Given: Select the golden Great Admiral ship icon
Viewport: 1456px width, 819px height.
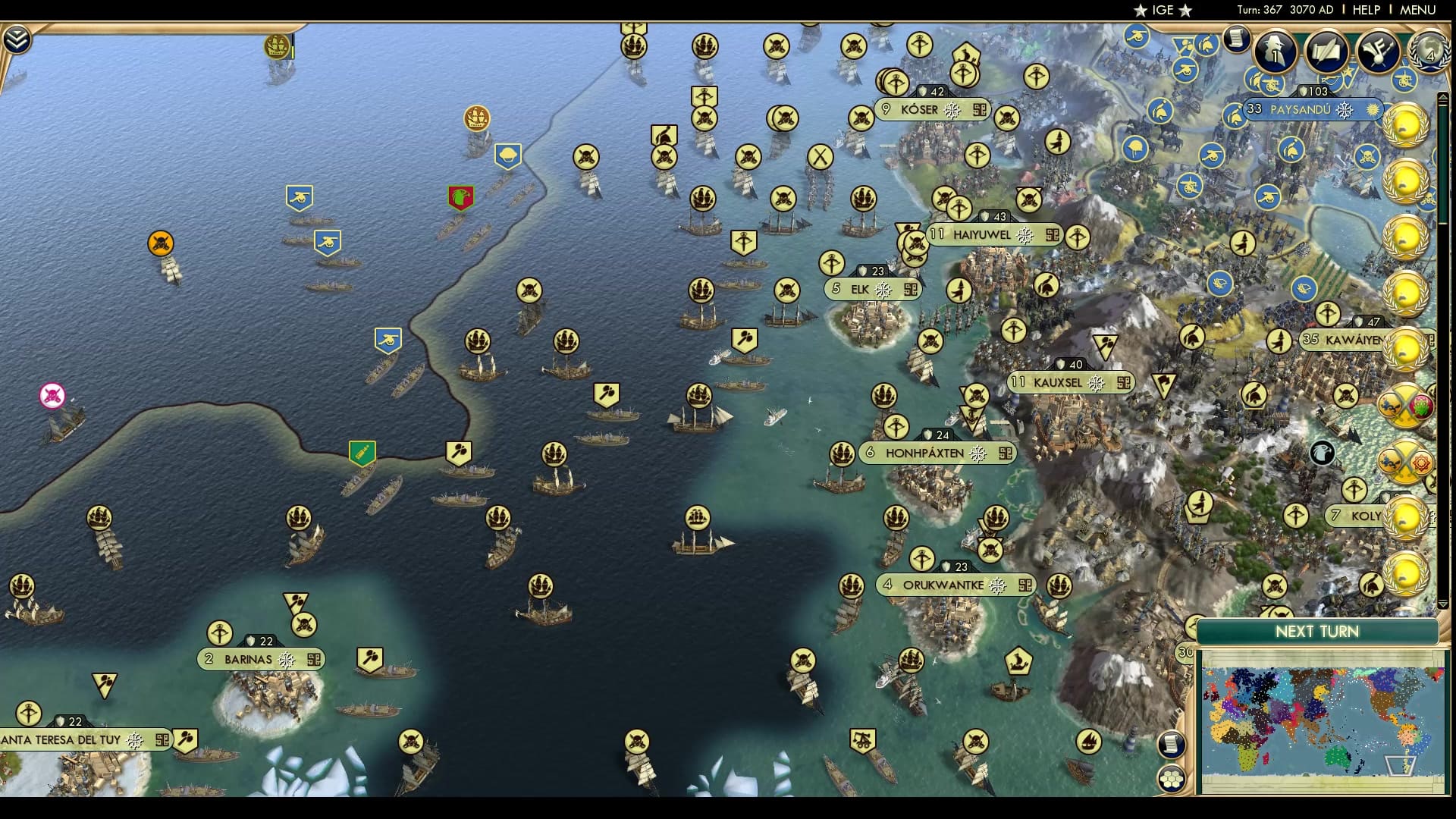Looking at the screenshot, I should 476,119.
